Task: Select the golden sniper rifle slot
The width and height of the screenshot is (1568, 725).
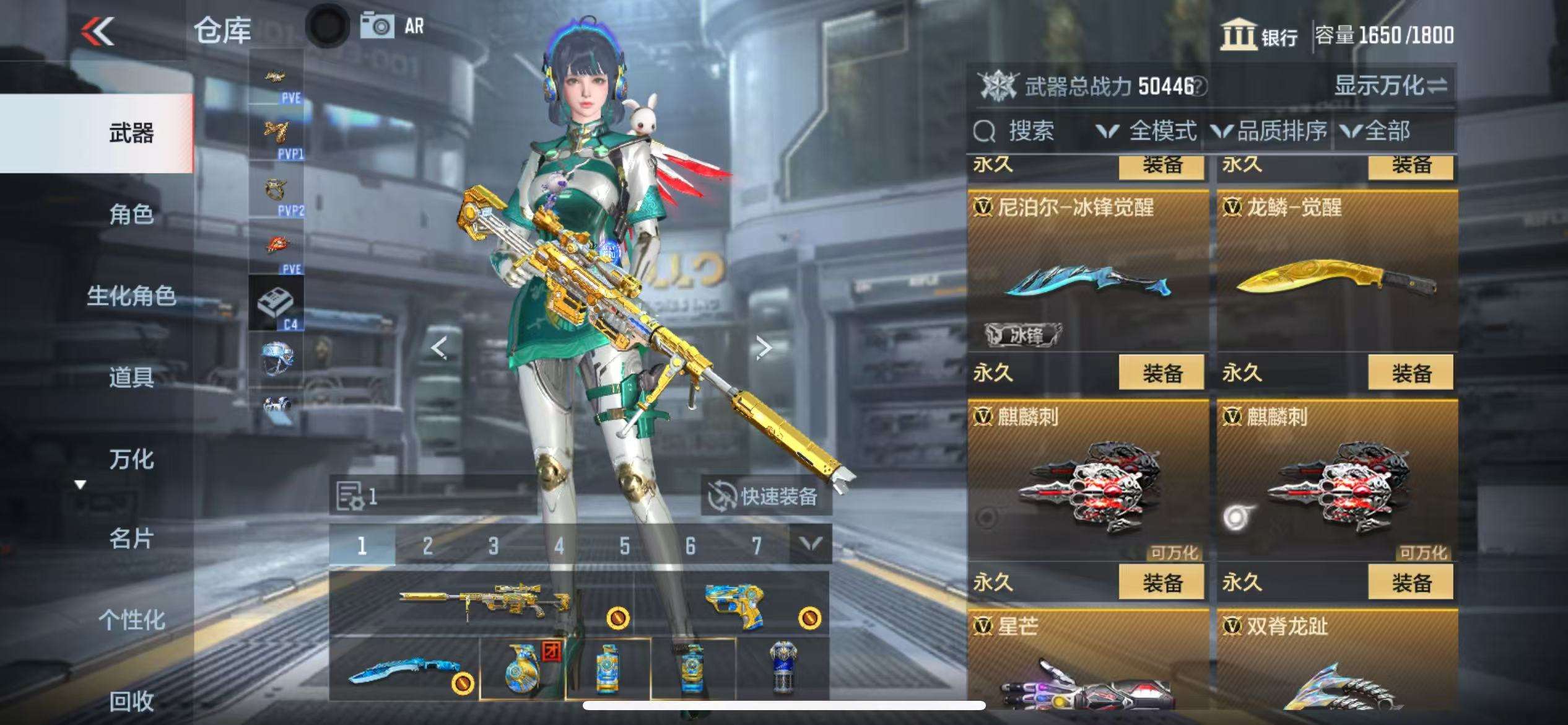Action: [x=483, y=602]
